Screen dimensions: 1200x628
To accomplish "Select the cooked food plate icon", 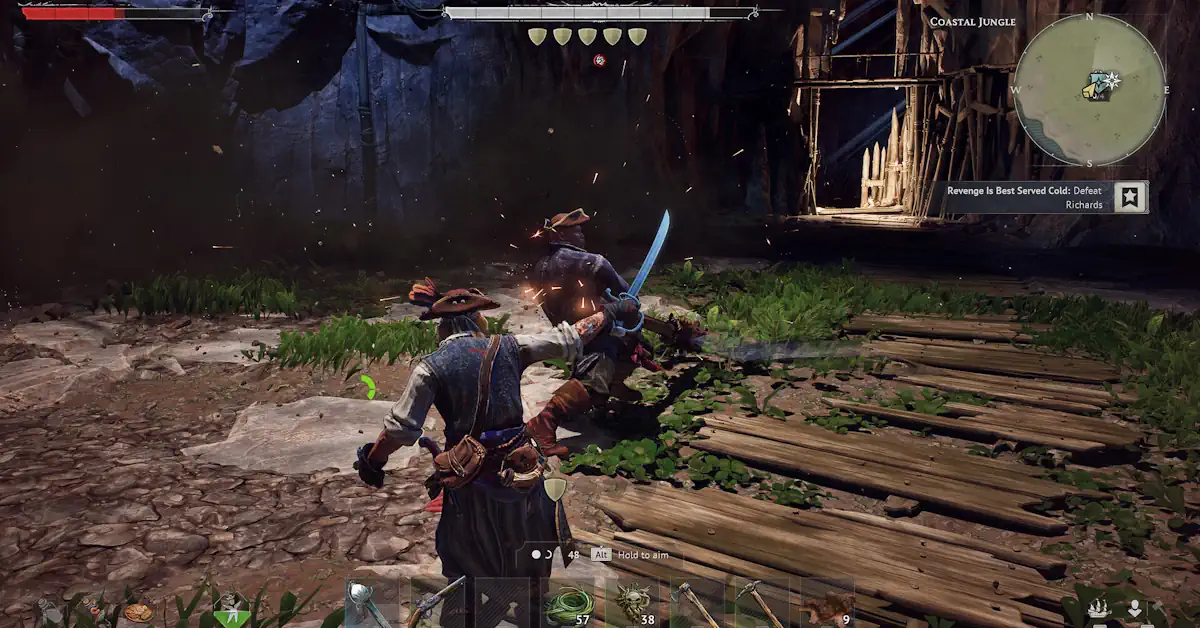I will pos(139,611).
